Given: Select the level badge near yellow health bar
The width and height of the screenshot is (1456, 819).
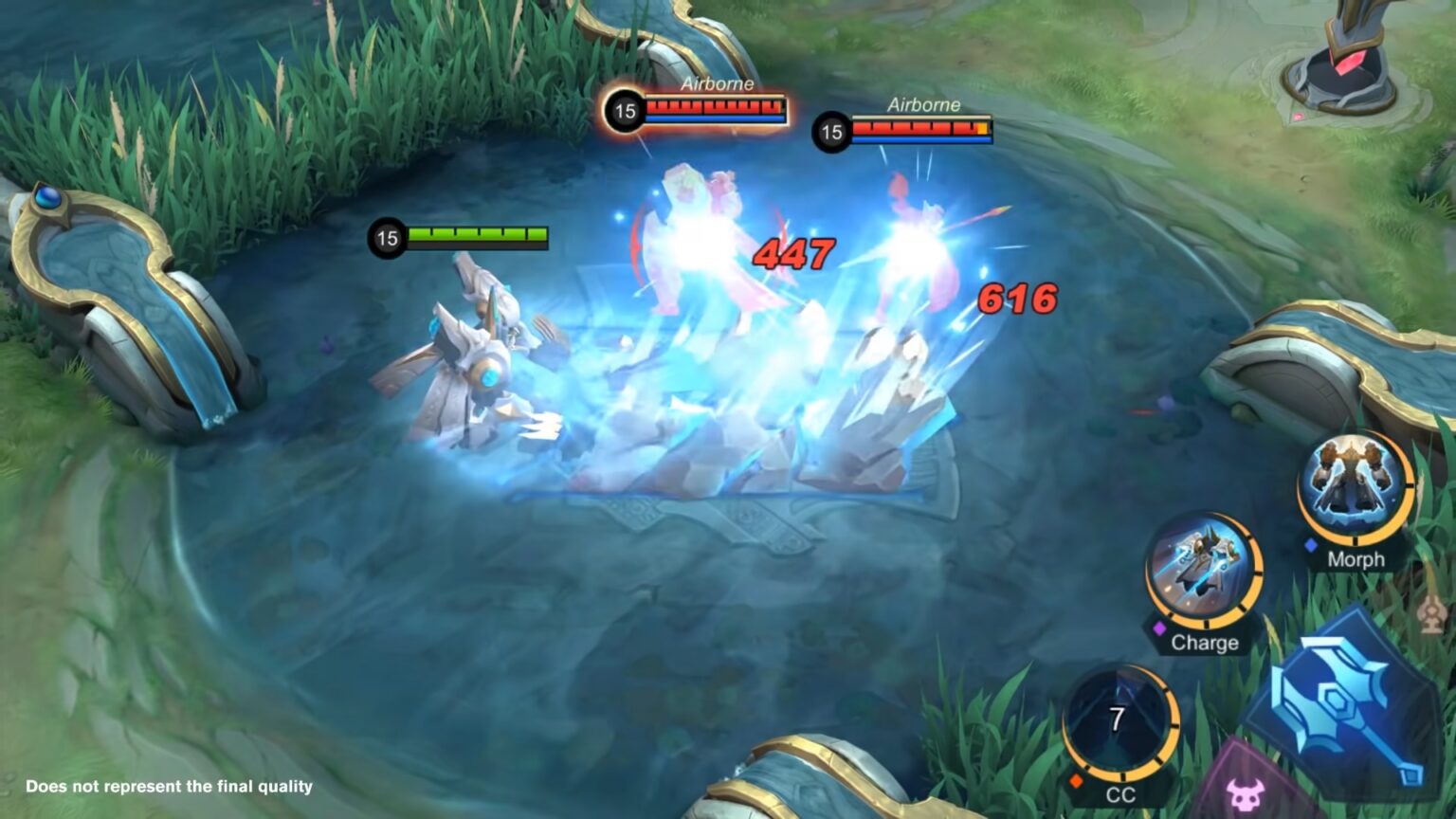Looking at the screenshot, I should 831,131.
